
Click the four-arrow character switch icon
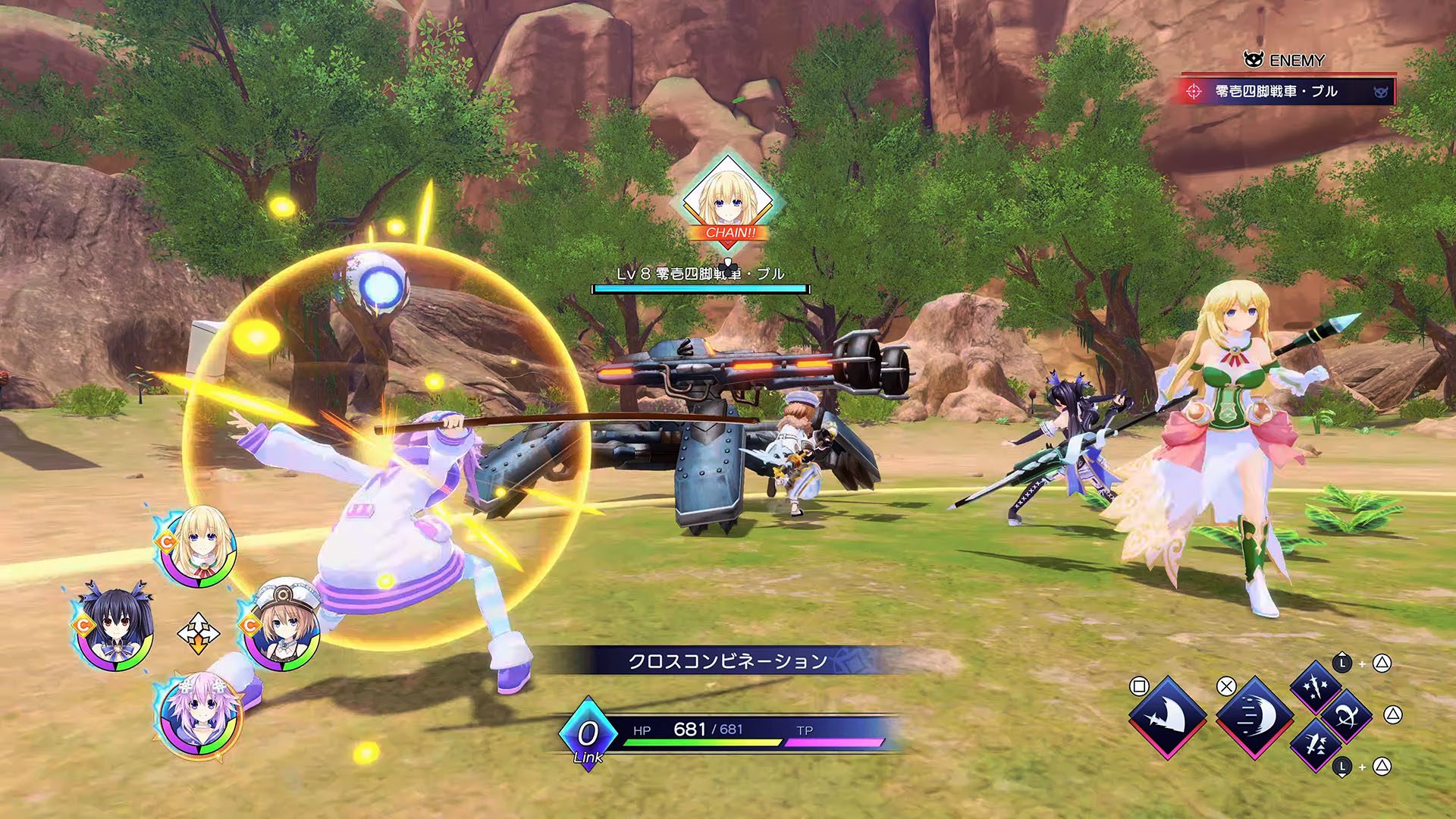tap(198, 632)
